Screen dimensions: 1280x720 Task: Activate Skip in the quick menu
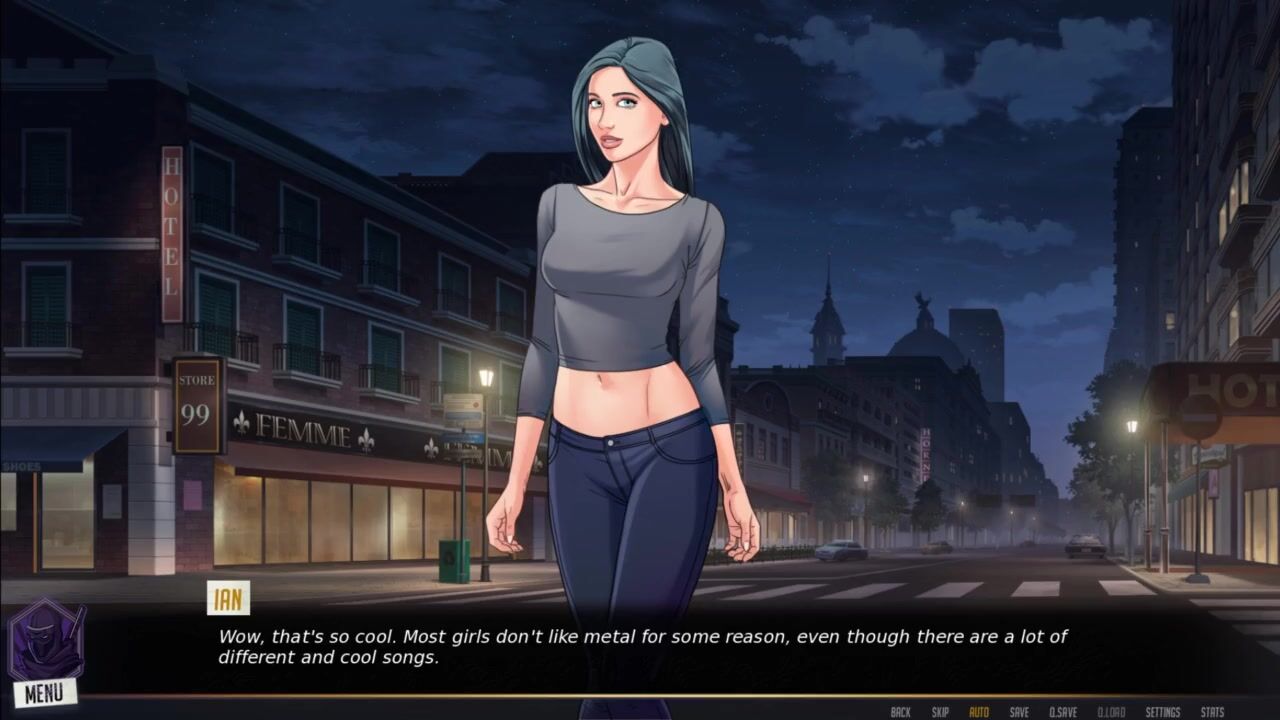940,712
